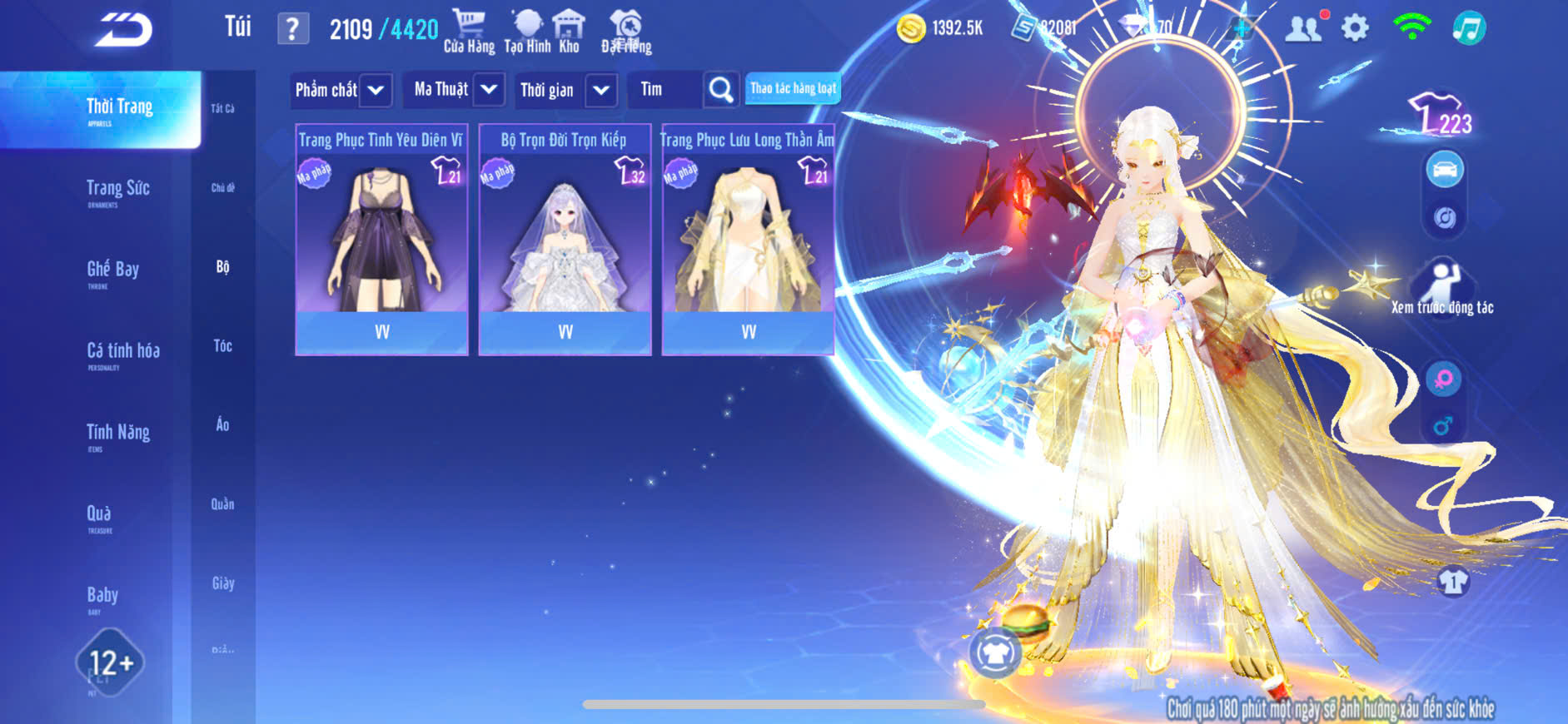Choose the Áo subcategory
Image resolution: width=1568 pixels, height=724 pixels.
(222, 424)
